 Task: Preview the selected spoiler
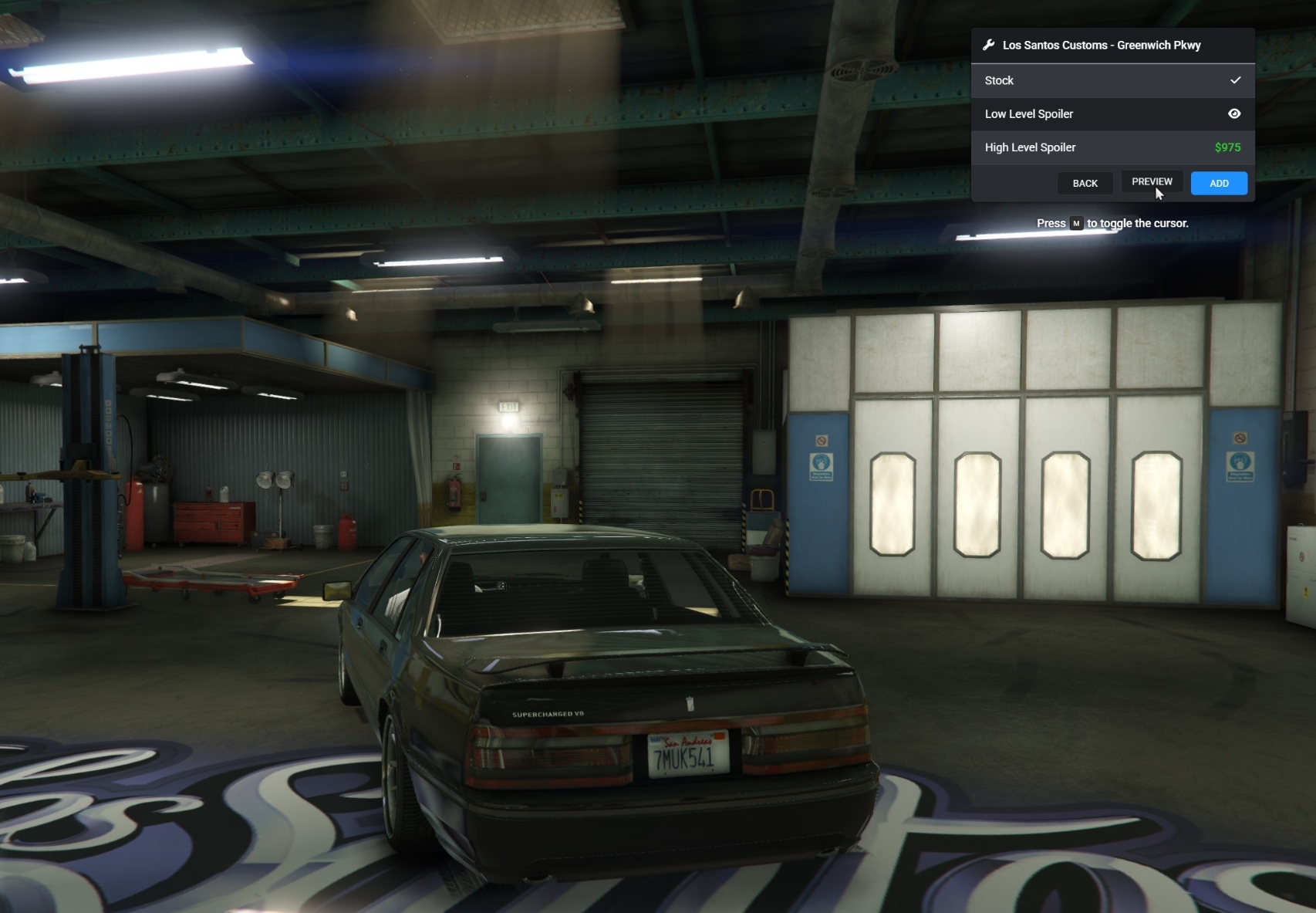(1151, 182)
